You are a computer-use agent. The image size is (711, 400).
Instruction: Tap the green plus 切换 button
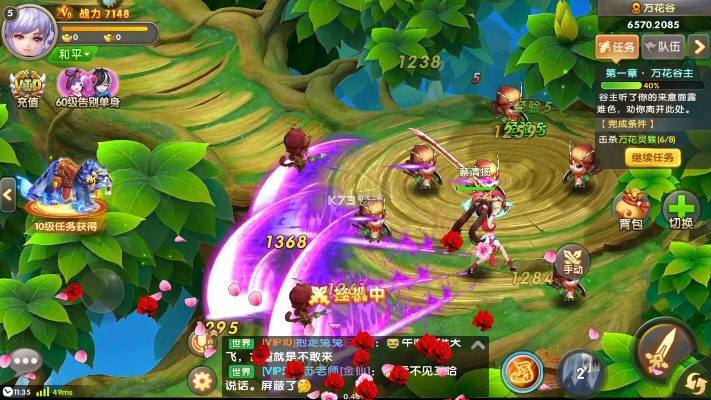(681, 208)
